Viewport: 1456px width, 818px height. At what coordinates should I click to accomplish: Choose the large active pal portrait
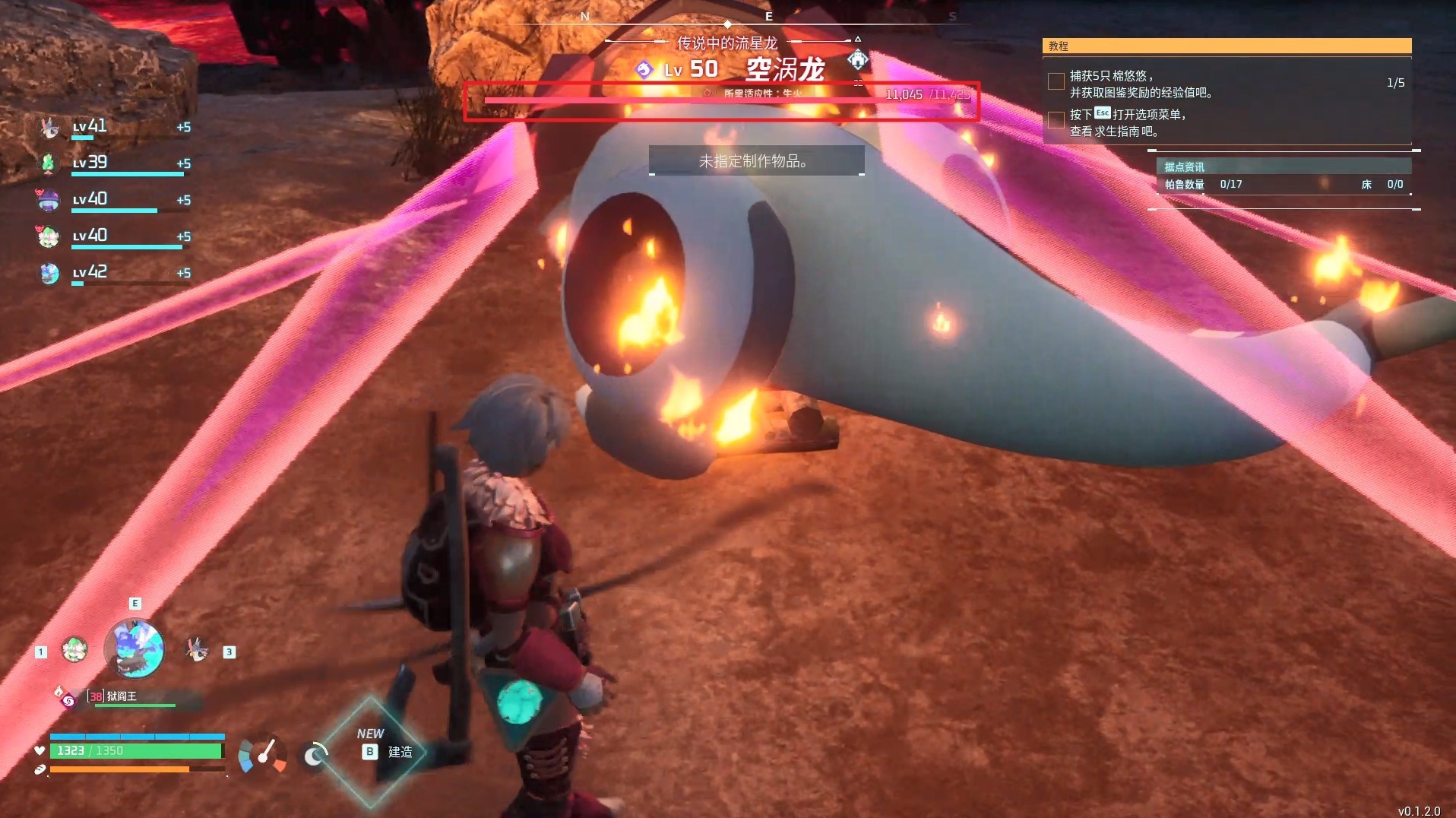click(x=134, y=648)
